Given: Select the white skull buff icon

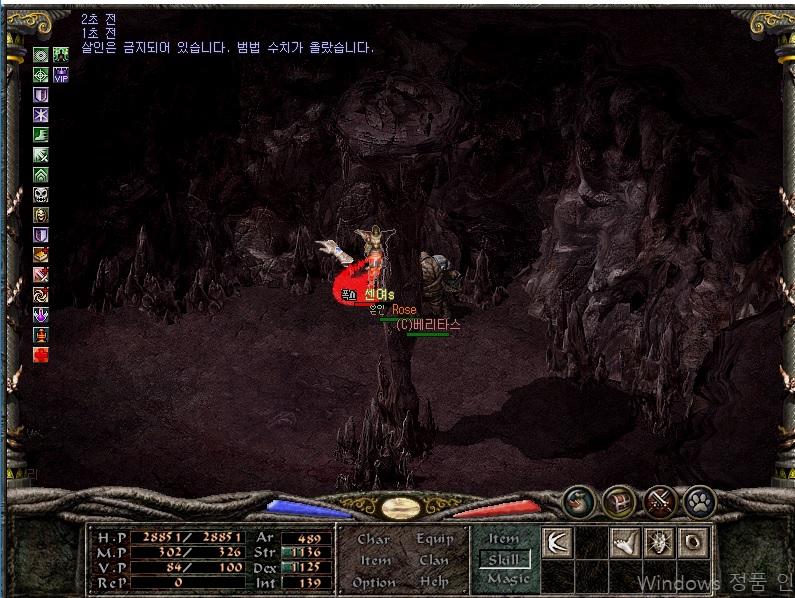Looking at the screenshot, I should pyautogui.click(x=41, y=195).
